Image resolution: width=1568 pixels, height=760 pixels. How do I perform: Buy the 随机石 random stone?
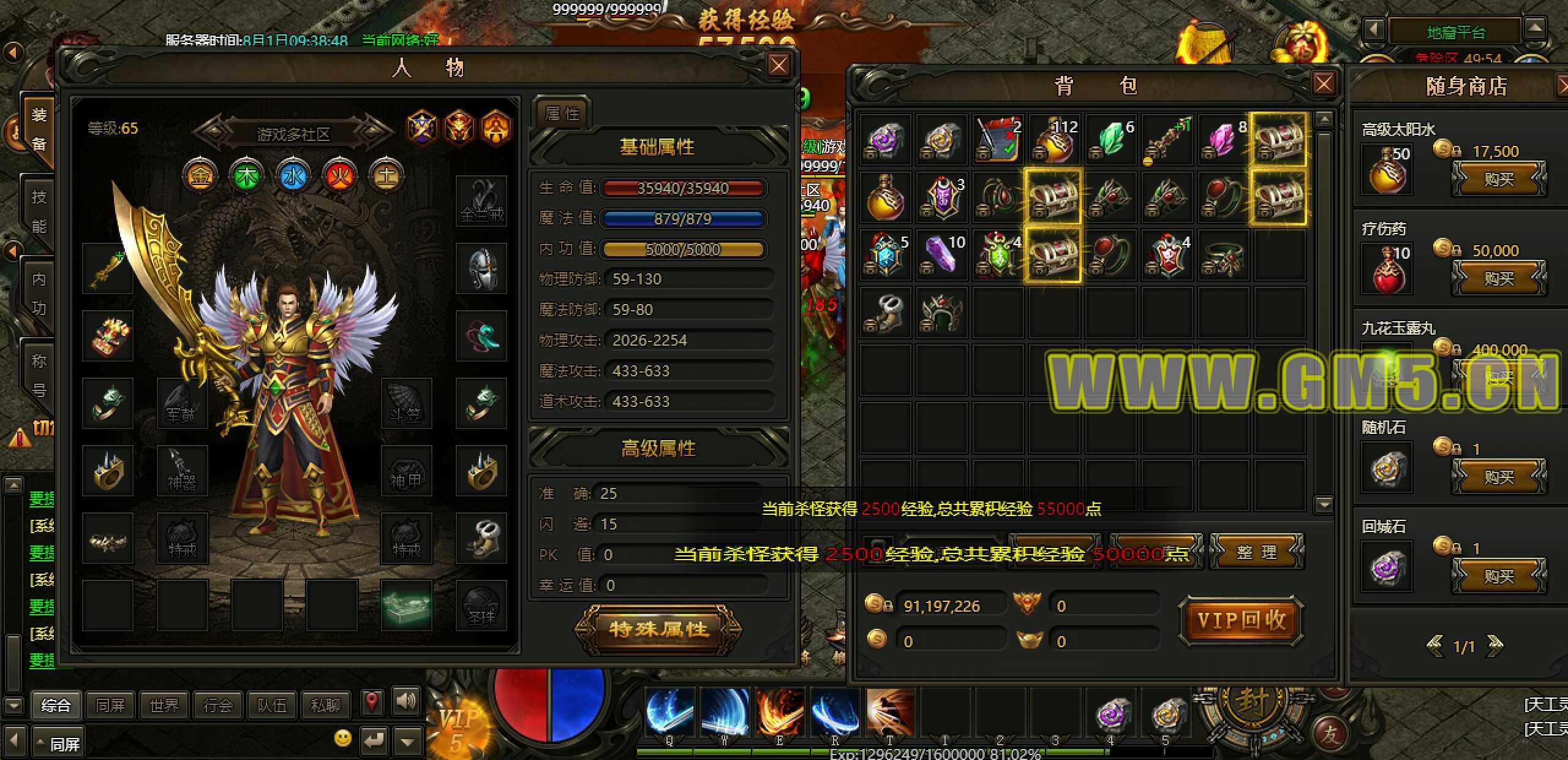click(1498, 476)
